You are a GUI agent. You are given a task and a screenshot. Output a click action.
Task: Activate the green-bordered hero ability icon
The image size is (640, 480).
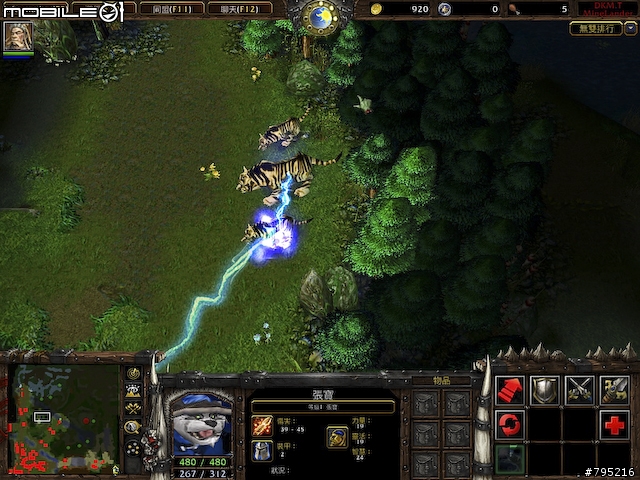[x=509, y=459]
